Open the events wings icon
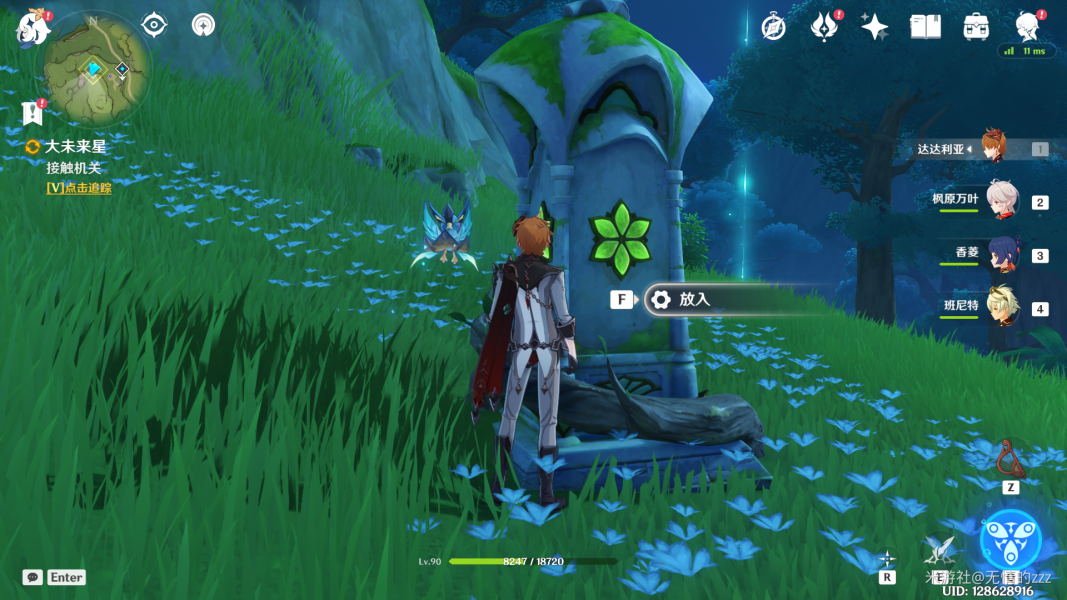The height and width of the screenshot is (600, 1067). pyautogui.click(x=823, y=27)
